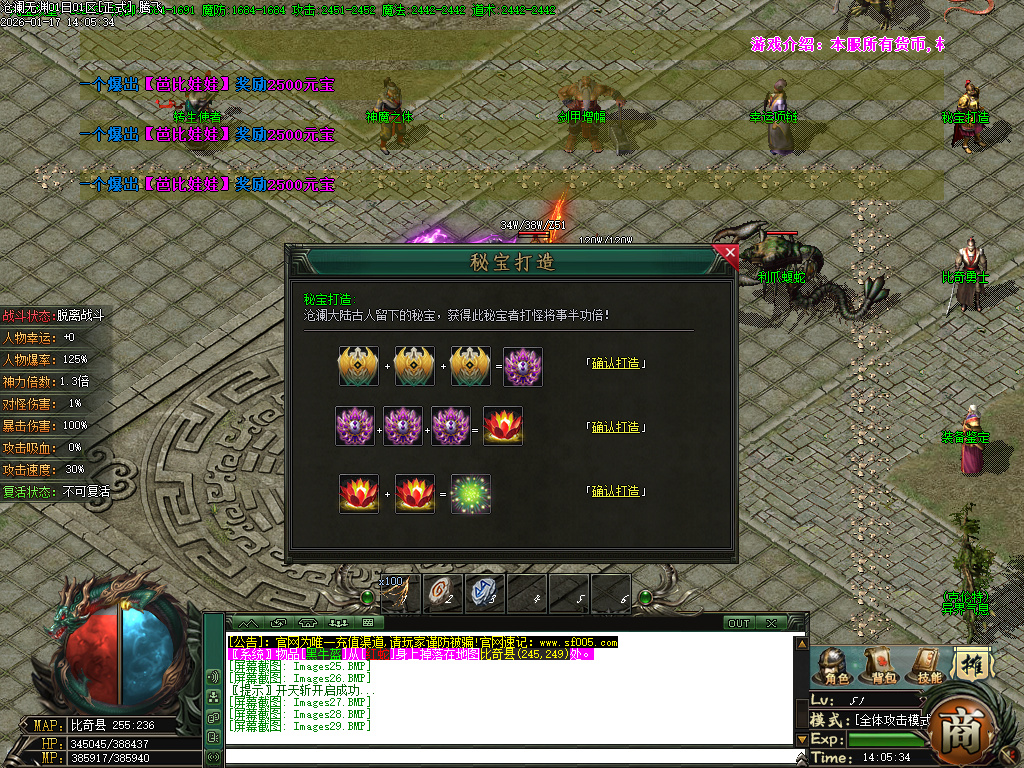Viewport: 1024px width, 768px height.
Task: Close the 秘宝打造 crafting window
Action: [729, 254]
